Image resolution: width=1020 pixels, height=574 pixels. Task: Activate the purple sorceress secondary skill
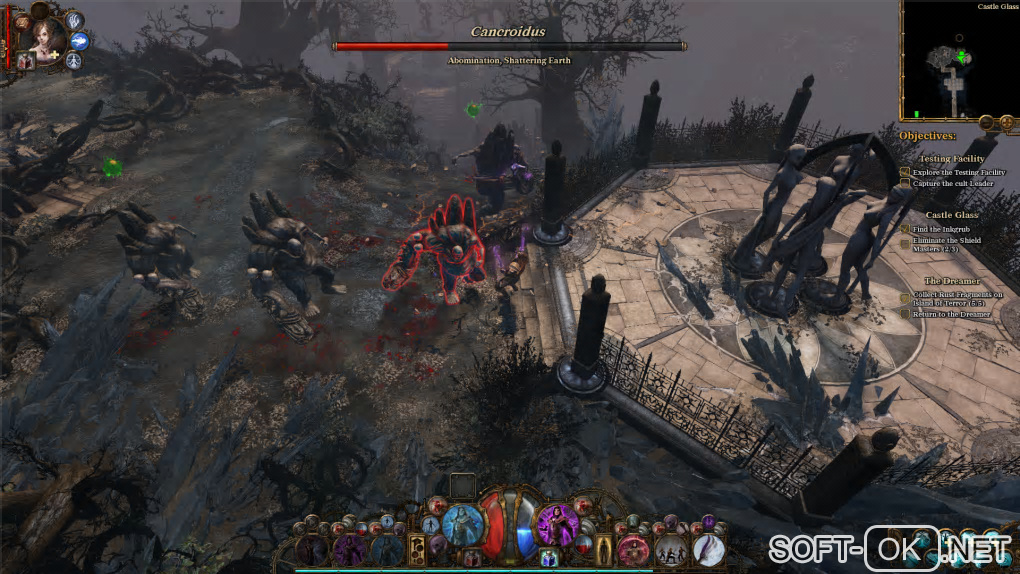pos(555,522)
